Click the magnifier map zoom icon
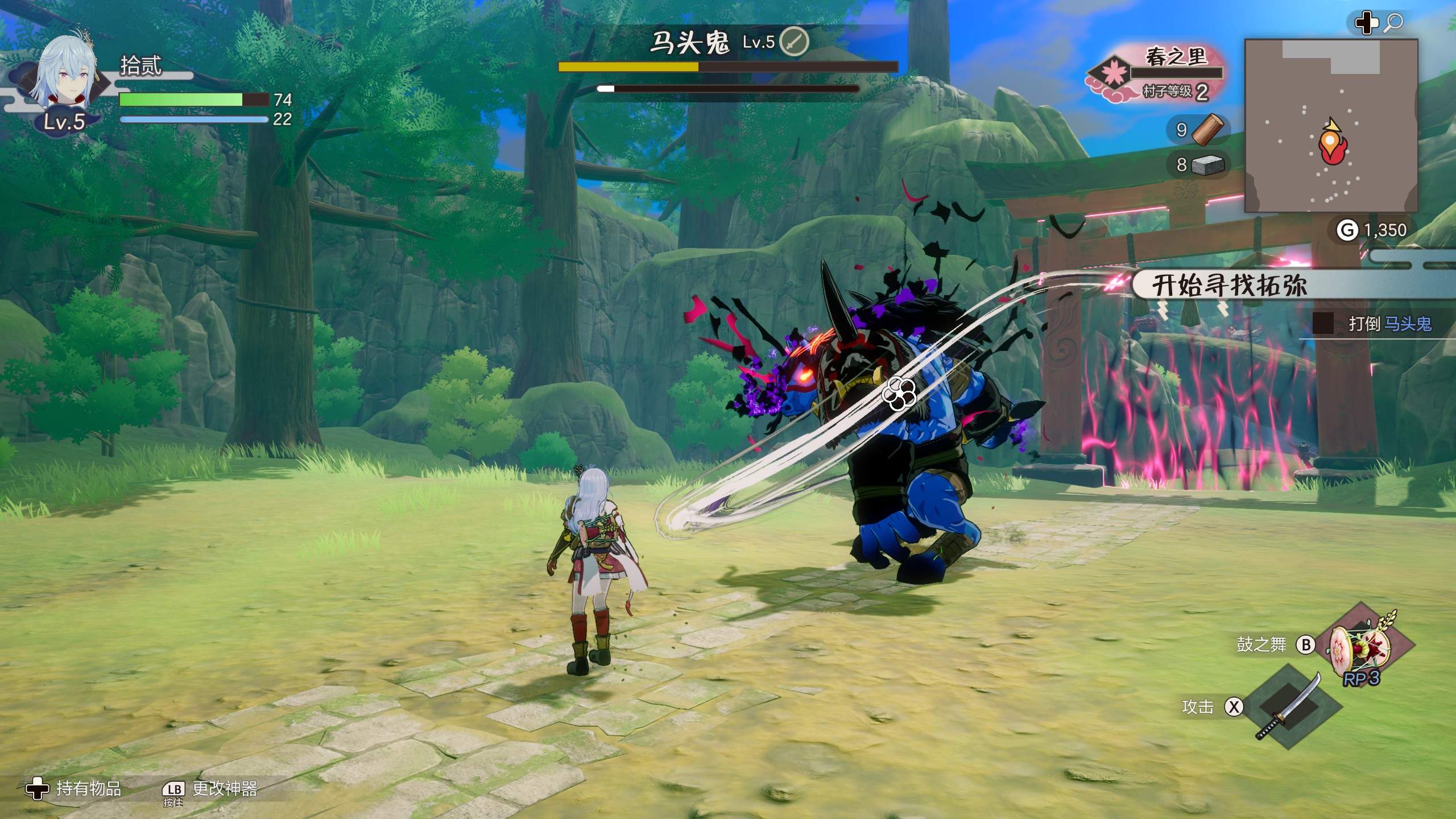The width and height of the screenshot is (1456, 819). coord(1393,23)
